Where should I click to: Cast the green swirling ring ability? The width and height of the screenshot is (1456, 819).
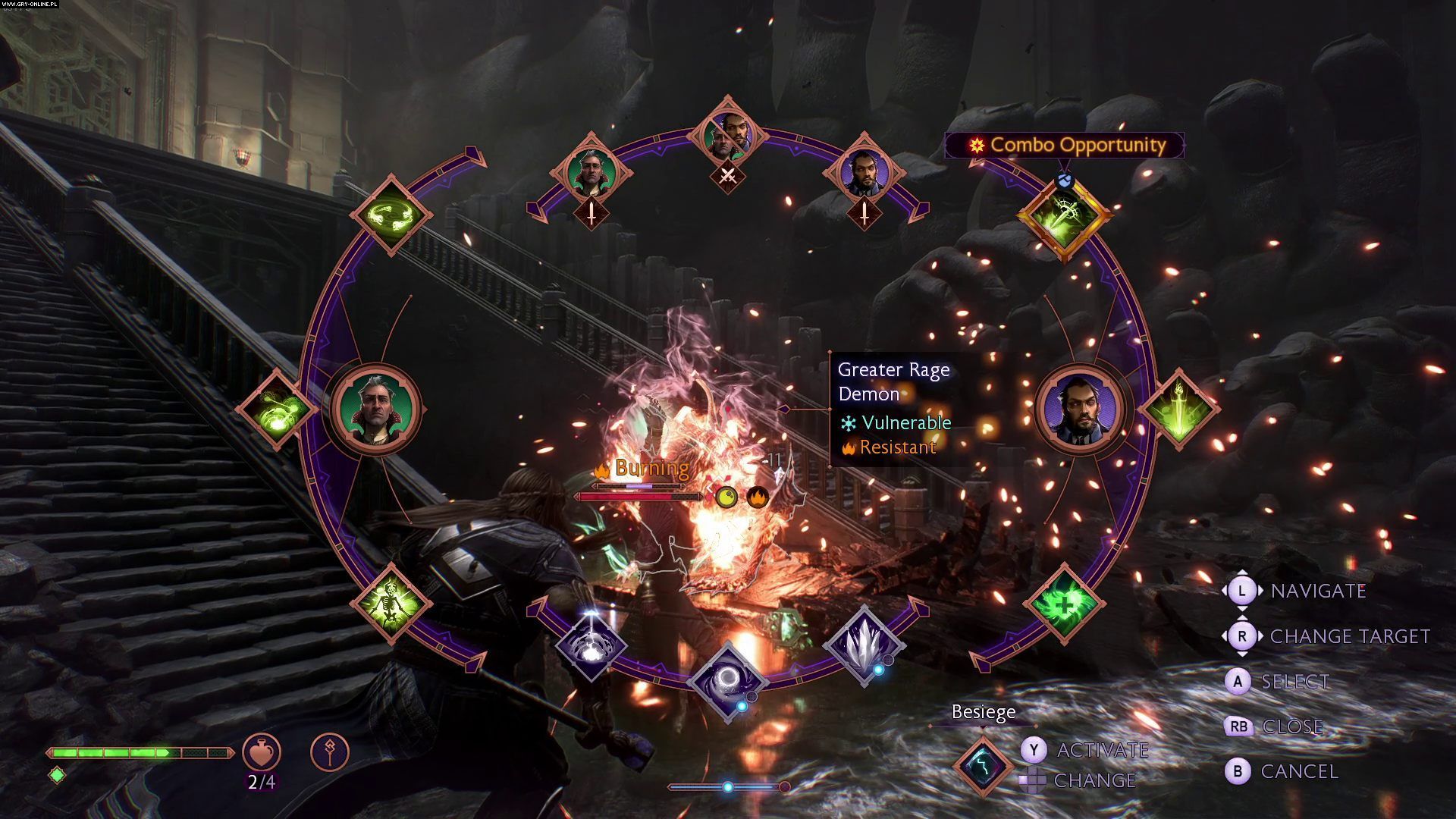coord(391,215)
